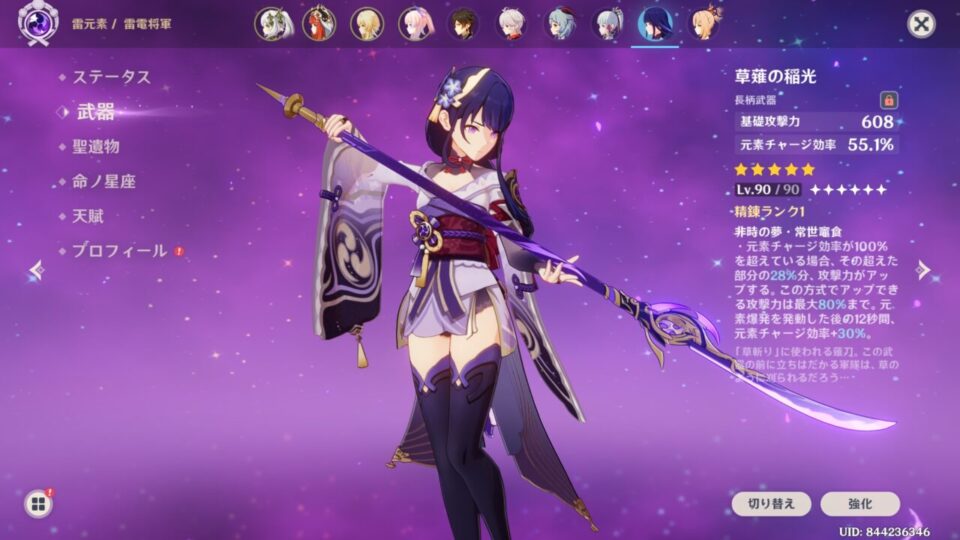Go to the next character with the right arrow
The image size is (960, 540).
point(924,270)
